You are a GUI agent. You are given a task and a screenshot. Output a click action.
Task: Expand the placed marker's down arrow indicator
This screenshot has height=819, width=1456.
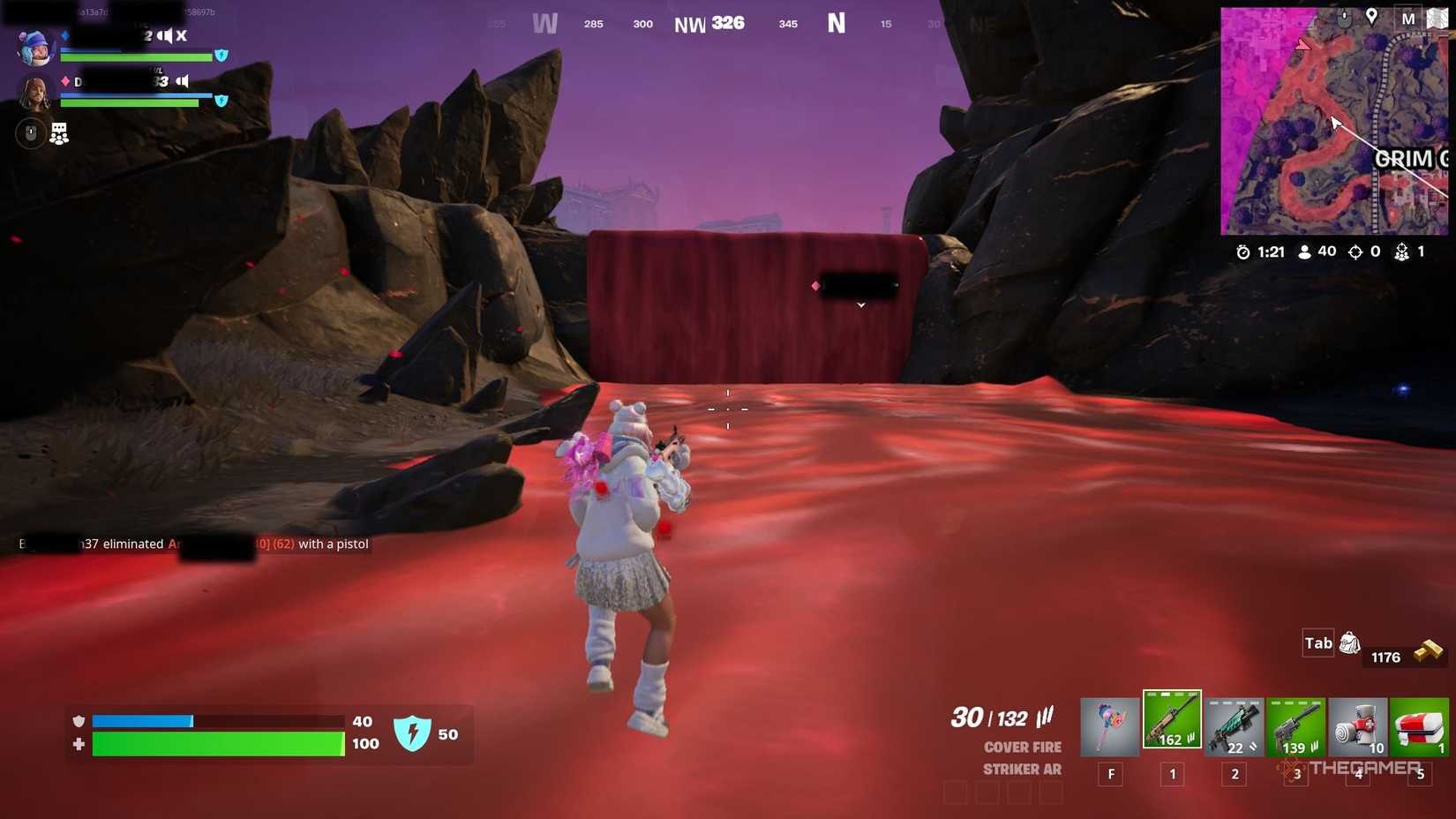click(x=860, y=304)
